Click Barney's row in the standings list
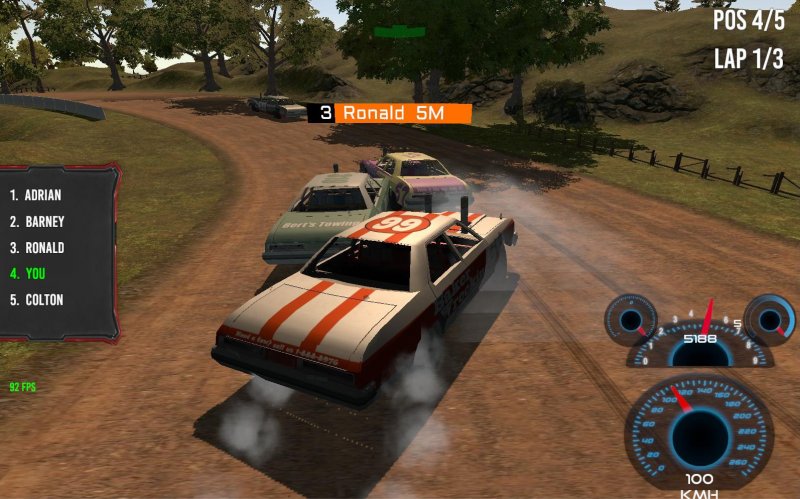The image size is (800, 499). tap(36, 221)
